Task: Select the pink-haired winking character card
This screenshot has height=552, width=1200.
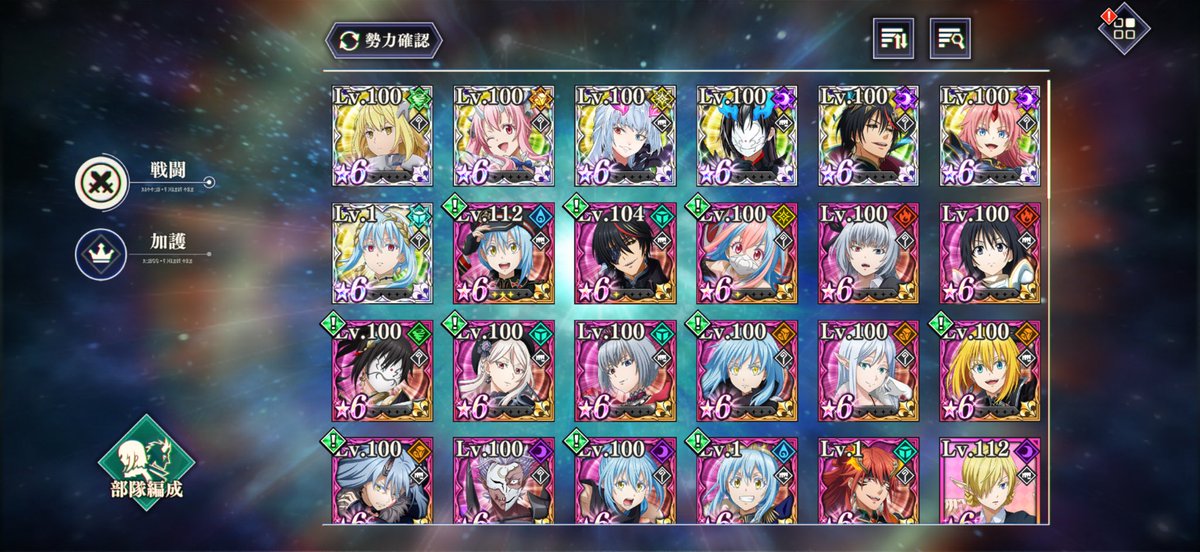Action: point(504,136)
